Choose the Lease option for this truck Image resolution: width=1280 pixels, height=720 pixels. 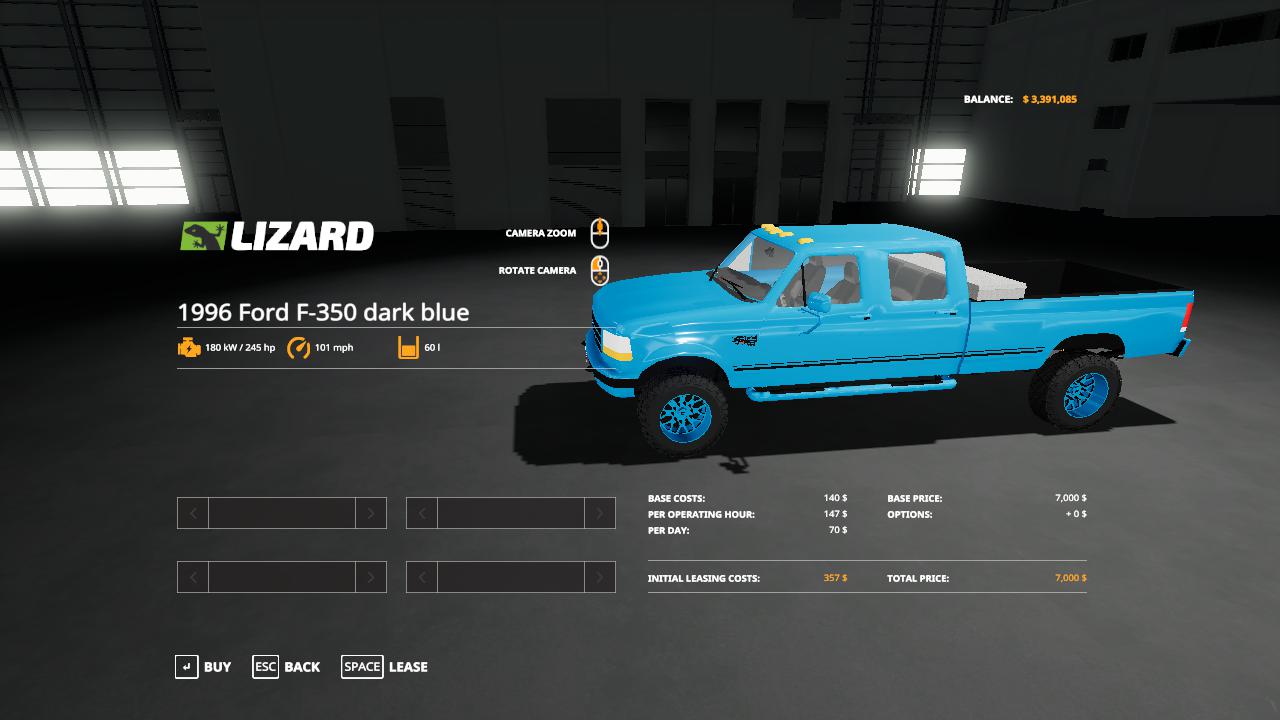pyautogui.click(x=385, y=667)
